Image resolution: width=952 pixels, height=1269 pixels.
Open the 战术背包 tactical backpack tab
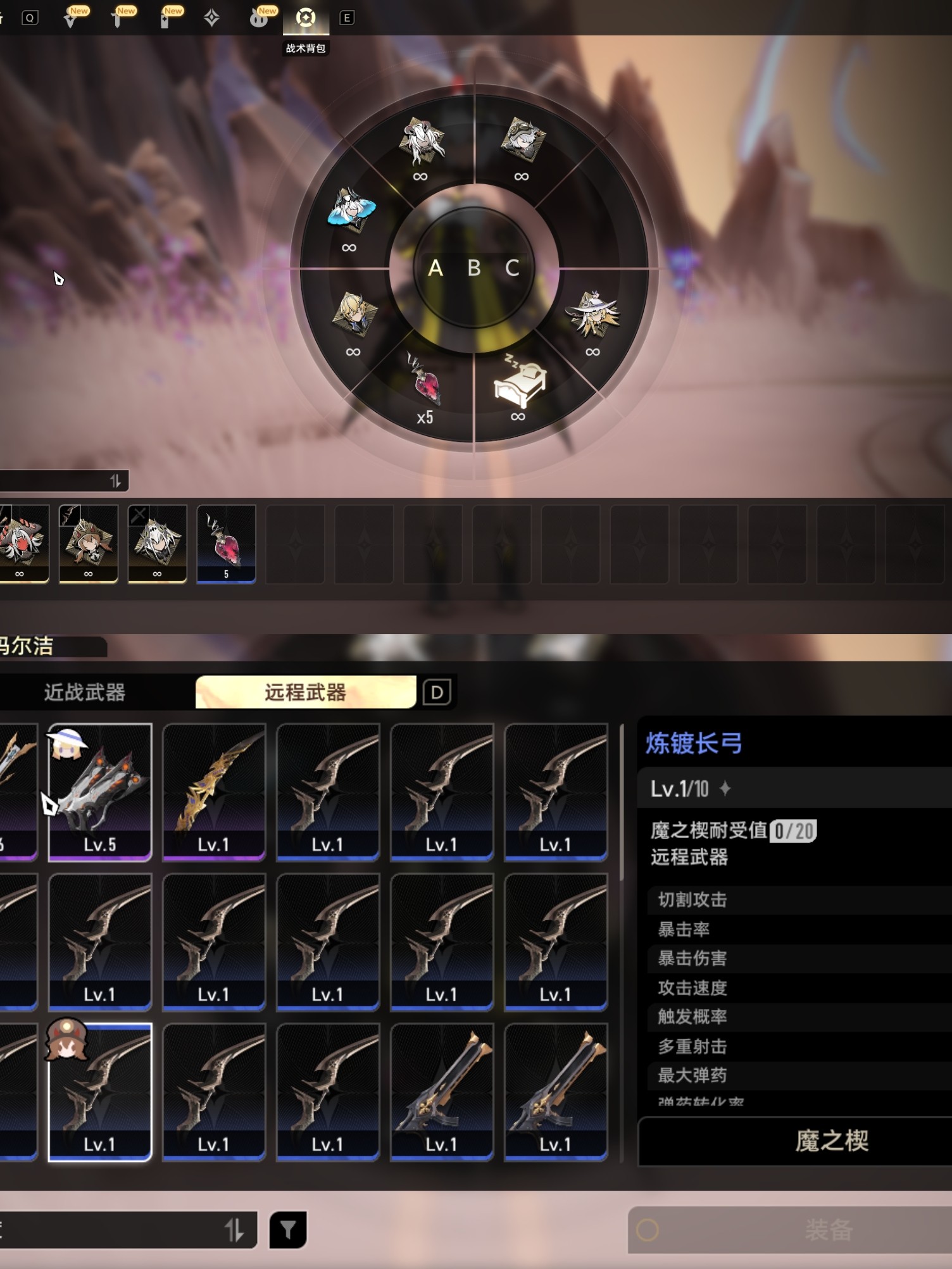pos(306,18)
